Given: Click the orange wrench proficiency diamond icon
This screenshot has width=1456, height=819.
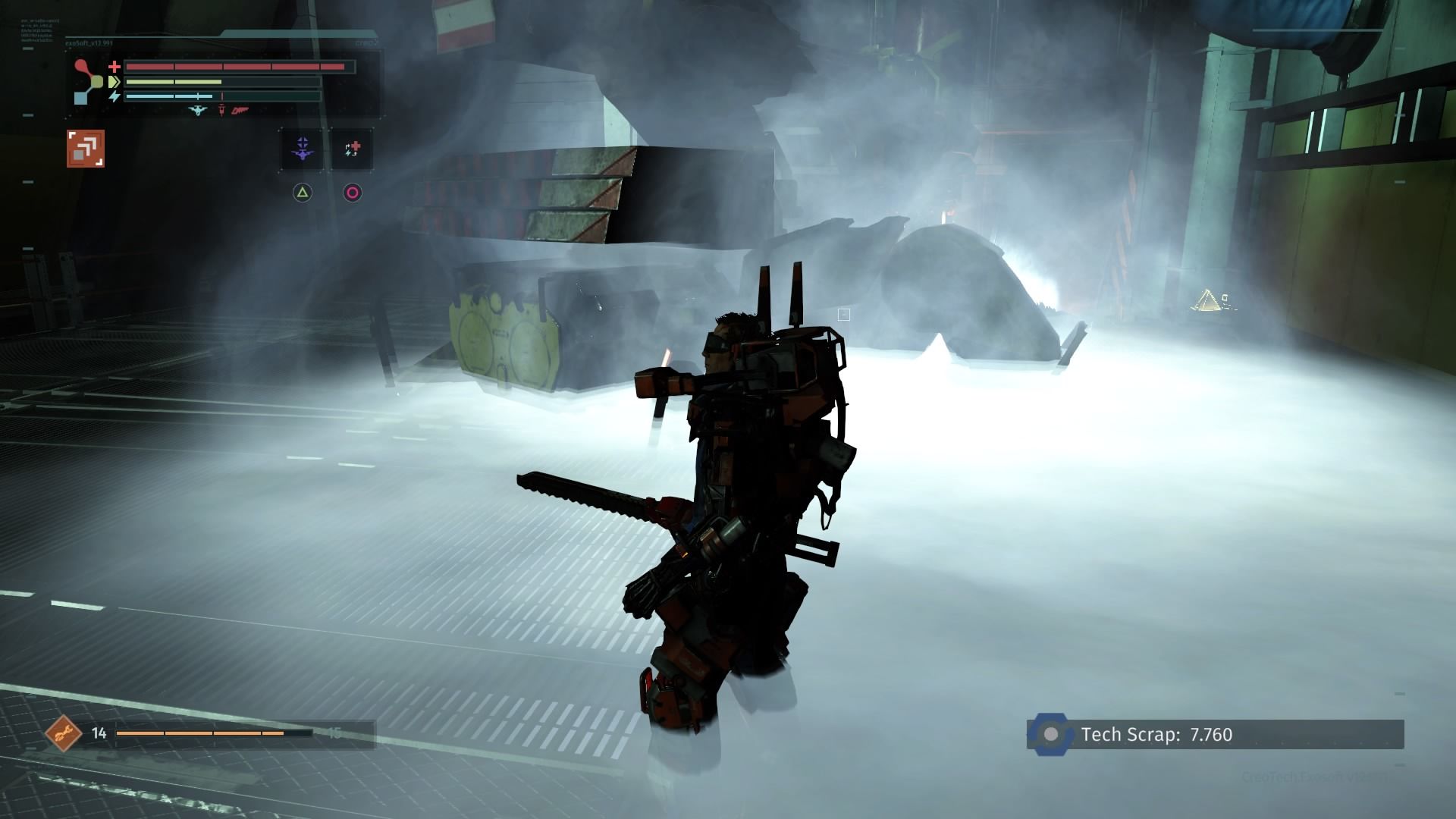Looking at the screenshot, I should click(64, 733).
